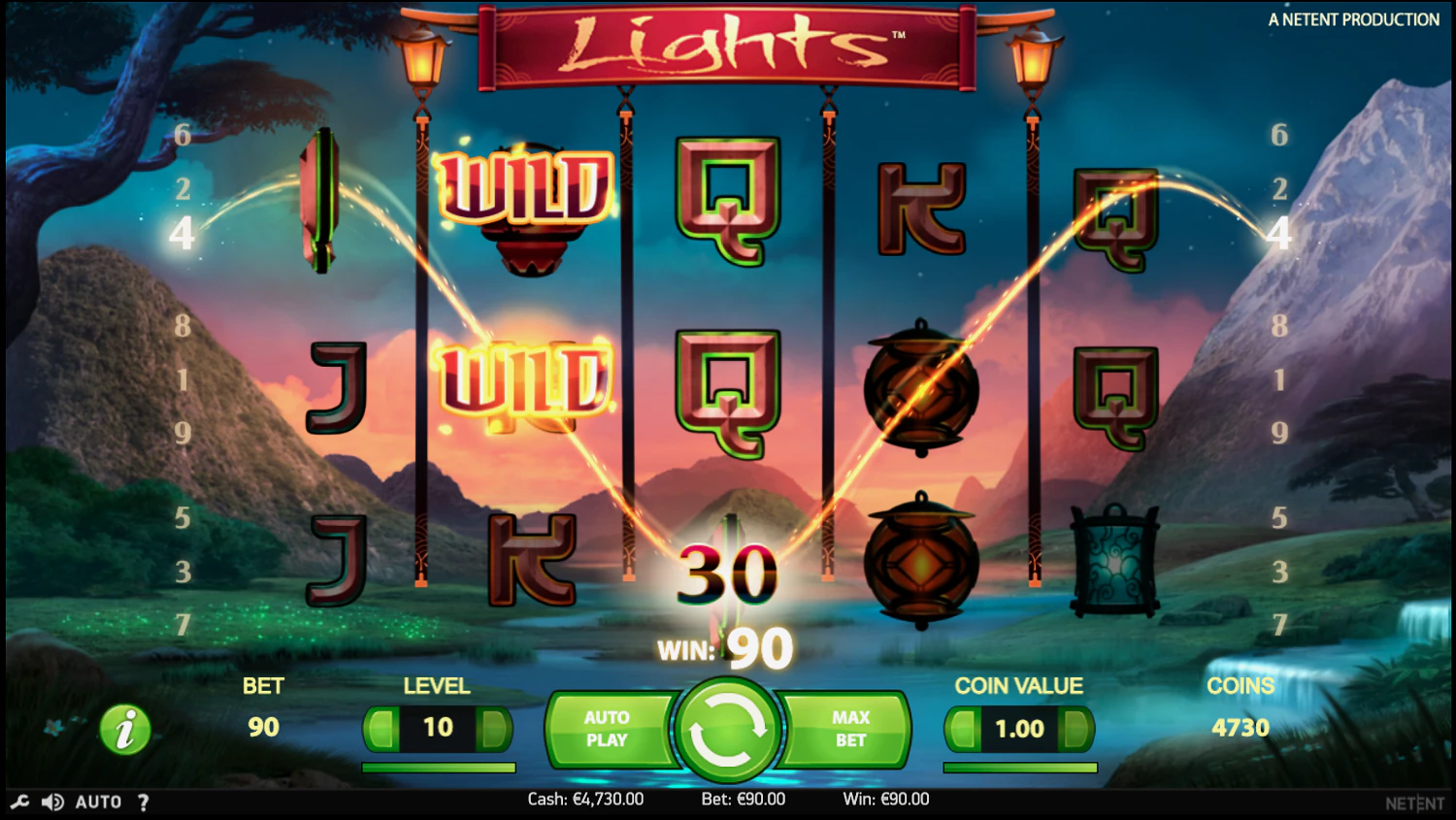Screen dimensions: 1456x820
Task: Spin the reels with the circular arrow button
Action: tap(727, 730)
